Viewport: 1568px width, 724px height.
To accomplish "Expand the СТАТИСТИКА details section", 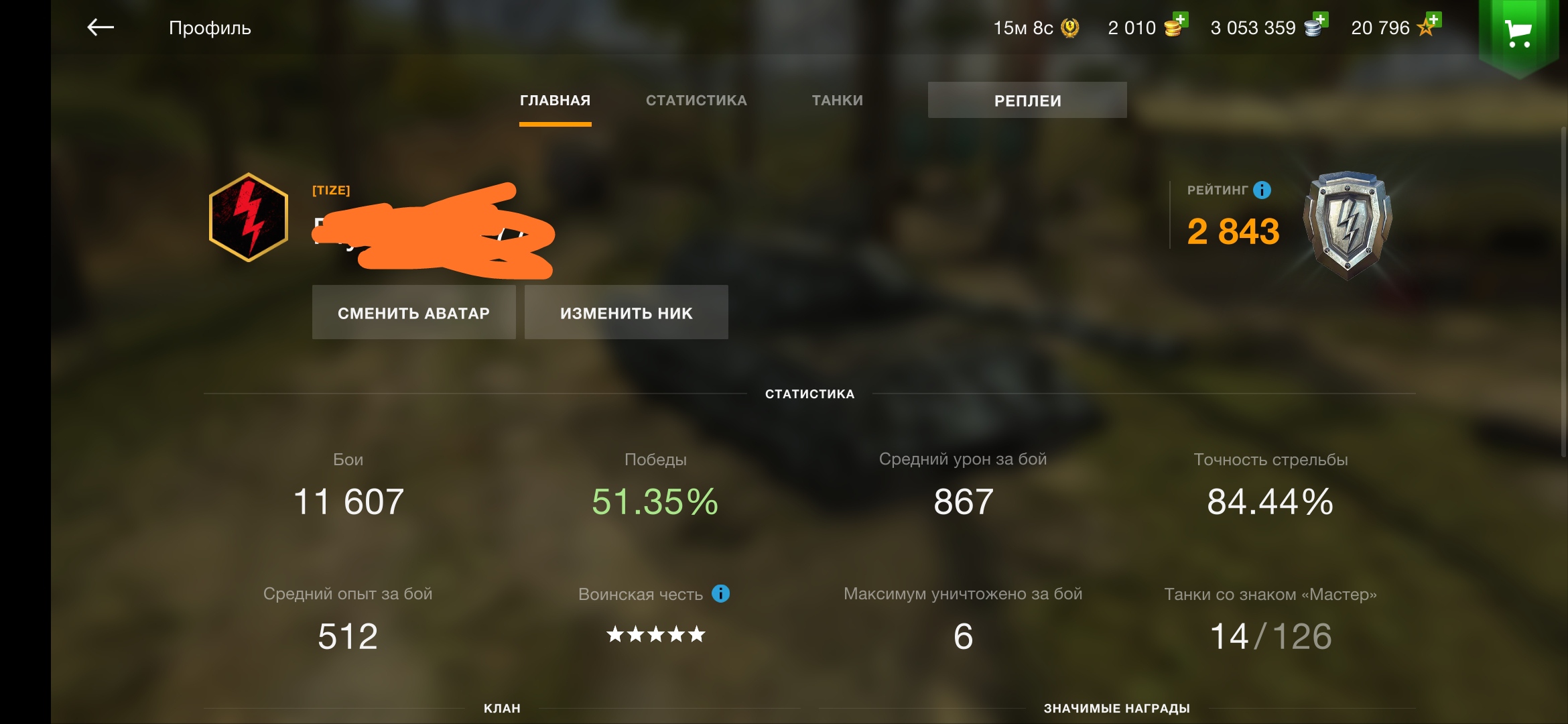I will [809, 394].
